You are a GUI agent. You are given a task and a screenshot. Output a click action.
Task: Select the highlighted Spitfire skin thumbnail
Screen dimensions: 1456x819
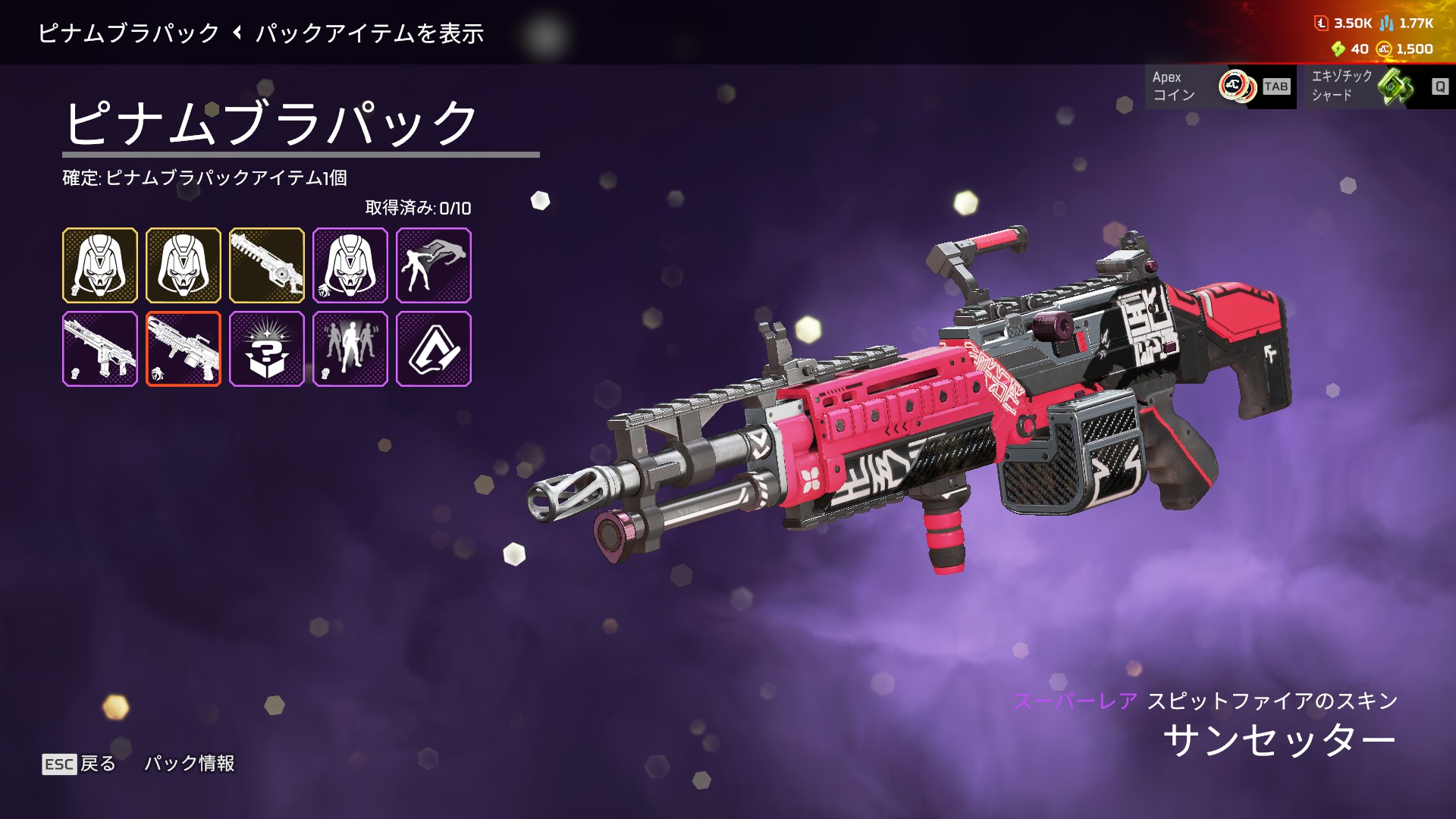pos(184,349)
